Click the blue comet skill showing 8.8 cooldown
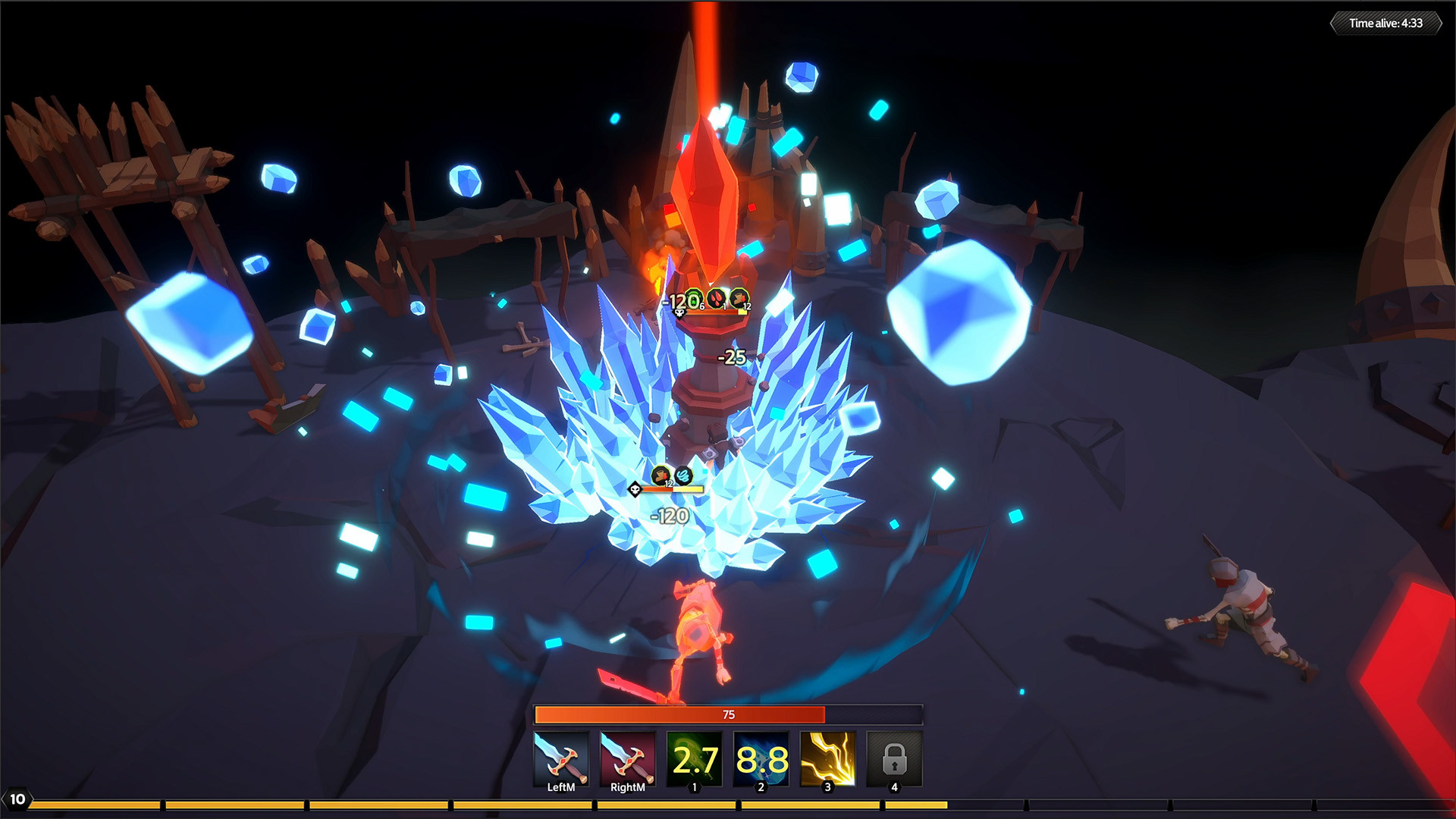This screenshot has height=819, width=1456. coord(760,757)
